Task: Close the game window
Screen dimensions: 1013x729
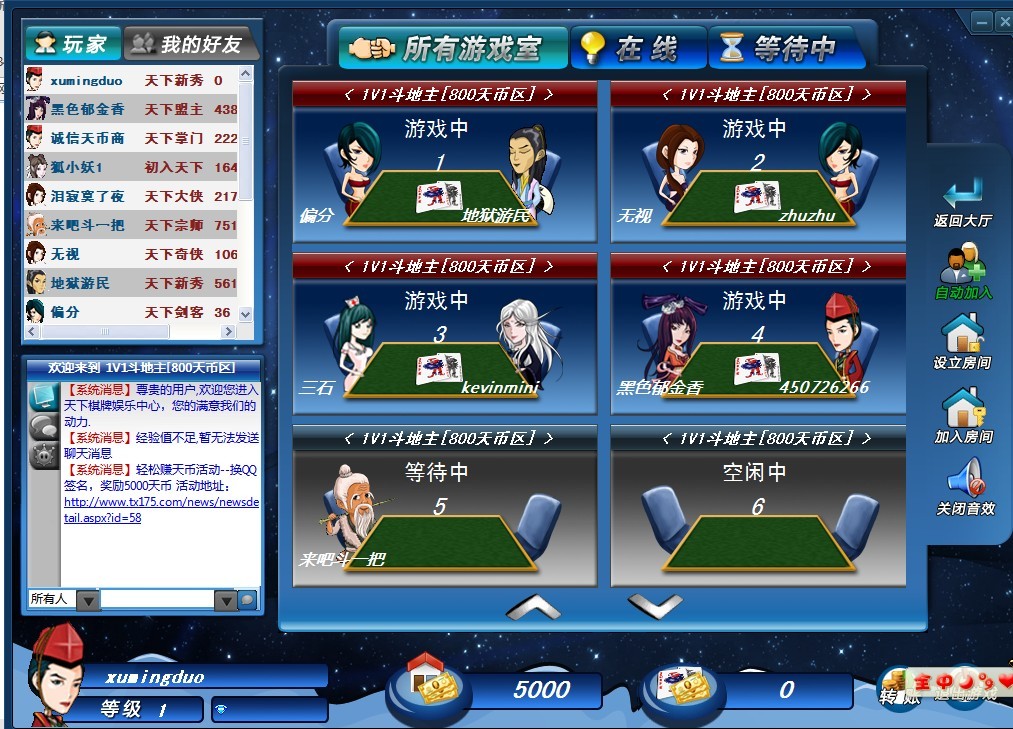Action: [1002, 21]
